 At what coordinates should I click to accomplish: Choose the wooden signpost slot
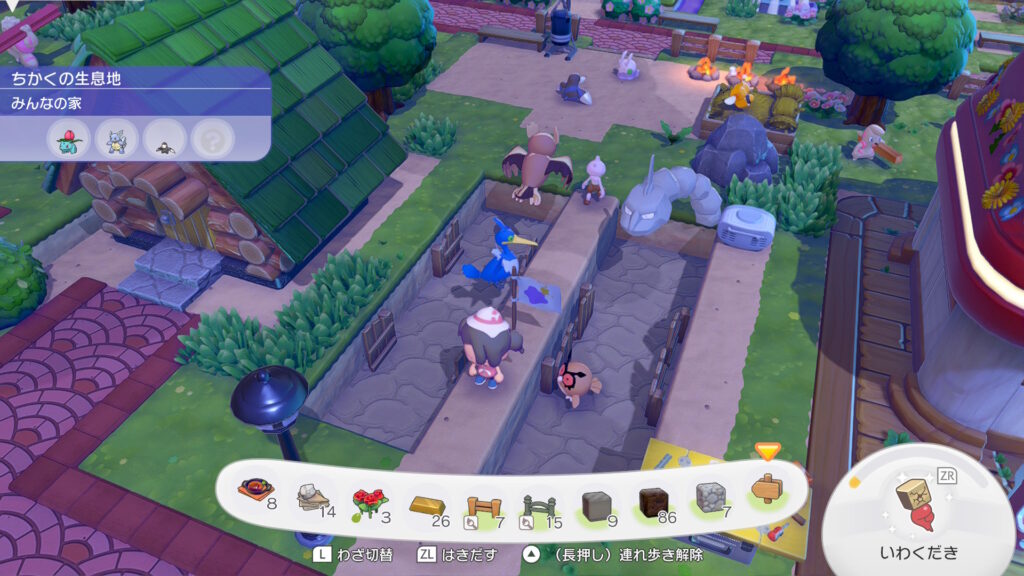767,490
